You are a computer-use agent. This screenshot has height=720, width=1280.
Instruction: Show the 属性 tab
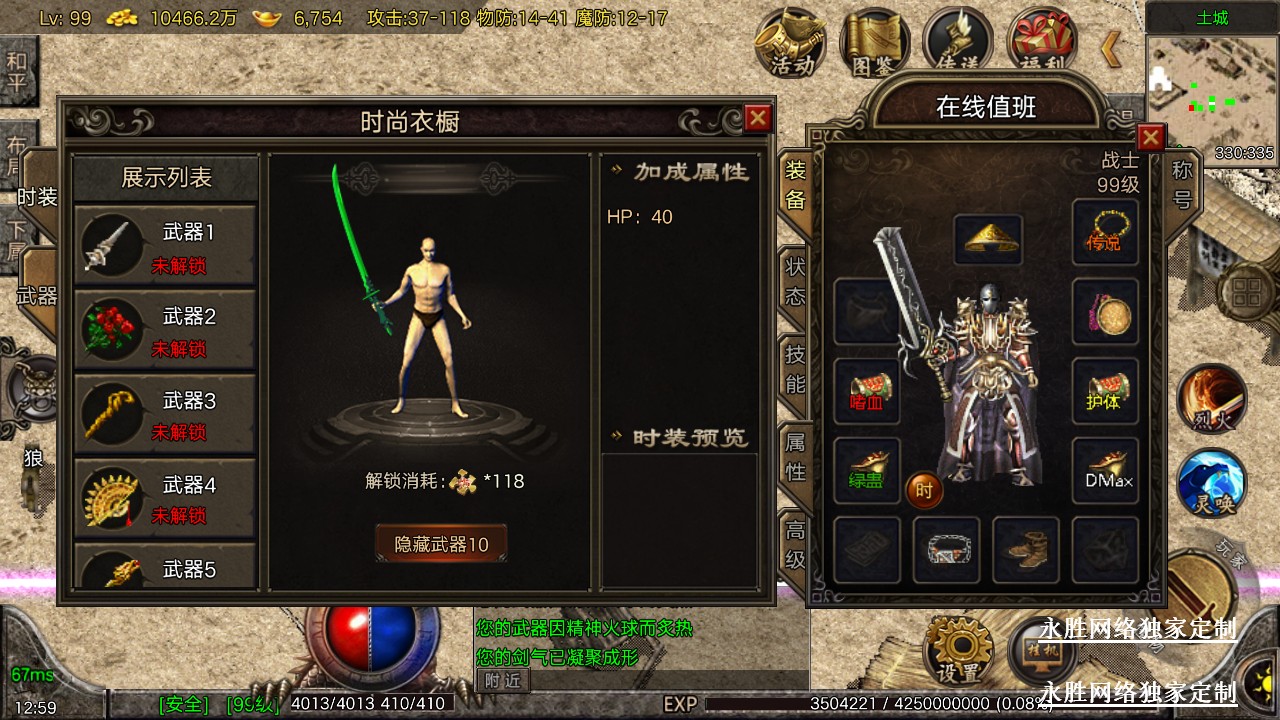(x=795, y=455)
